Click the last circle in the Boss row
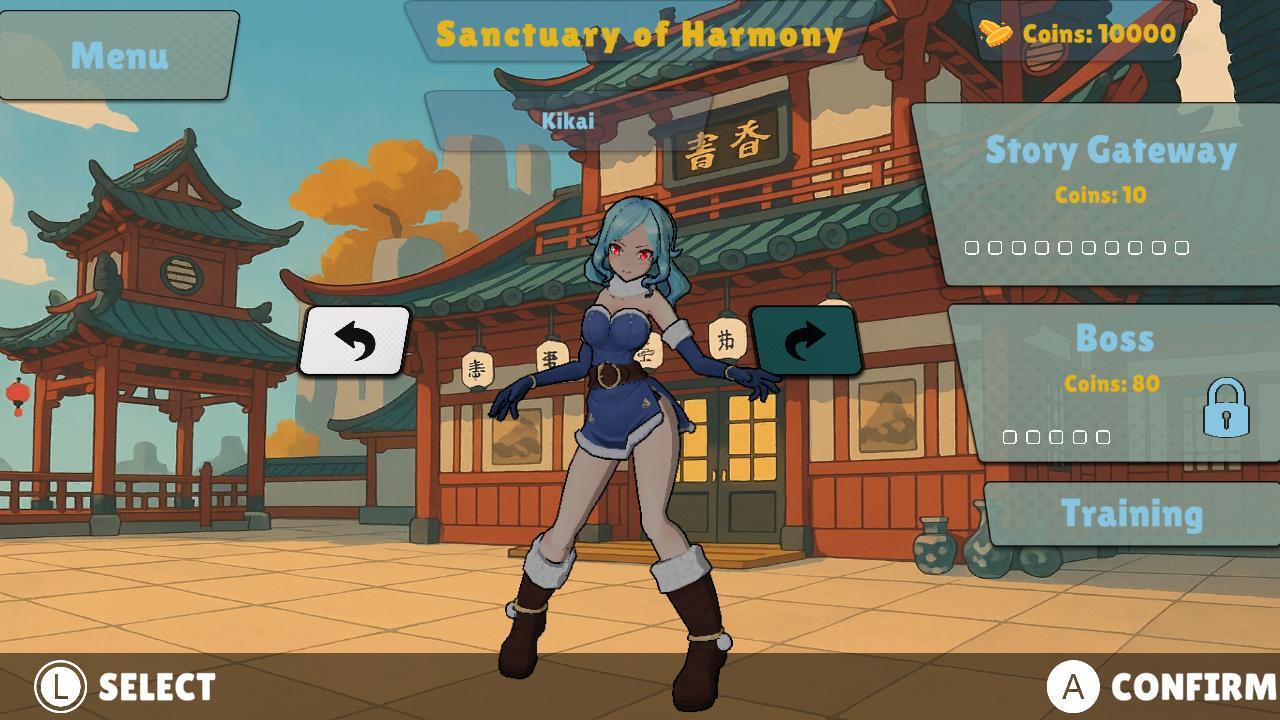This screenshot has height=720, width=1280. [x=1103, y=436]
